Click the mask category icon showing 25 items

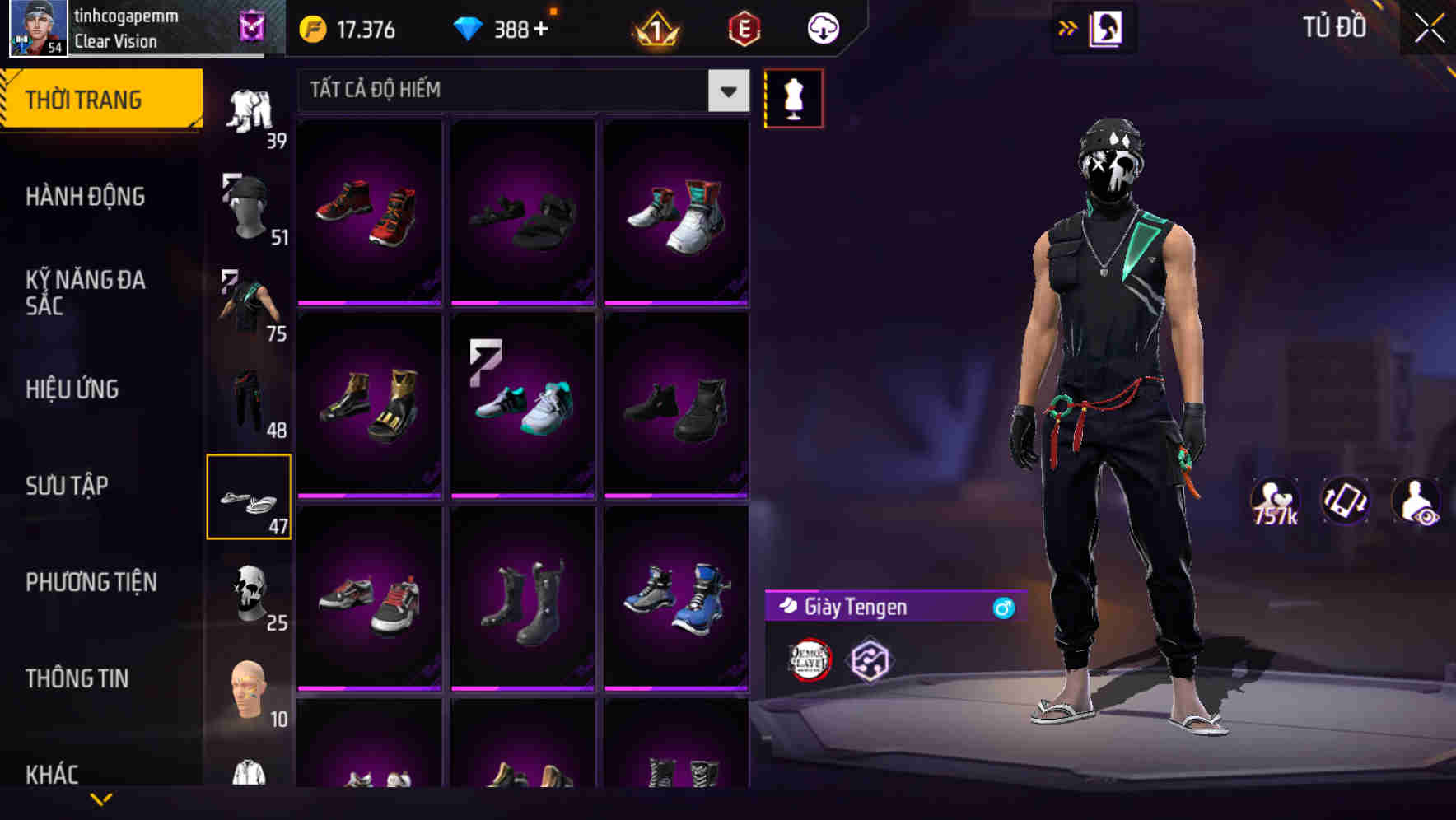pyautogui.click(x=250, y=597)
